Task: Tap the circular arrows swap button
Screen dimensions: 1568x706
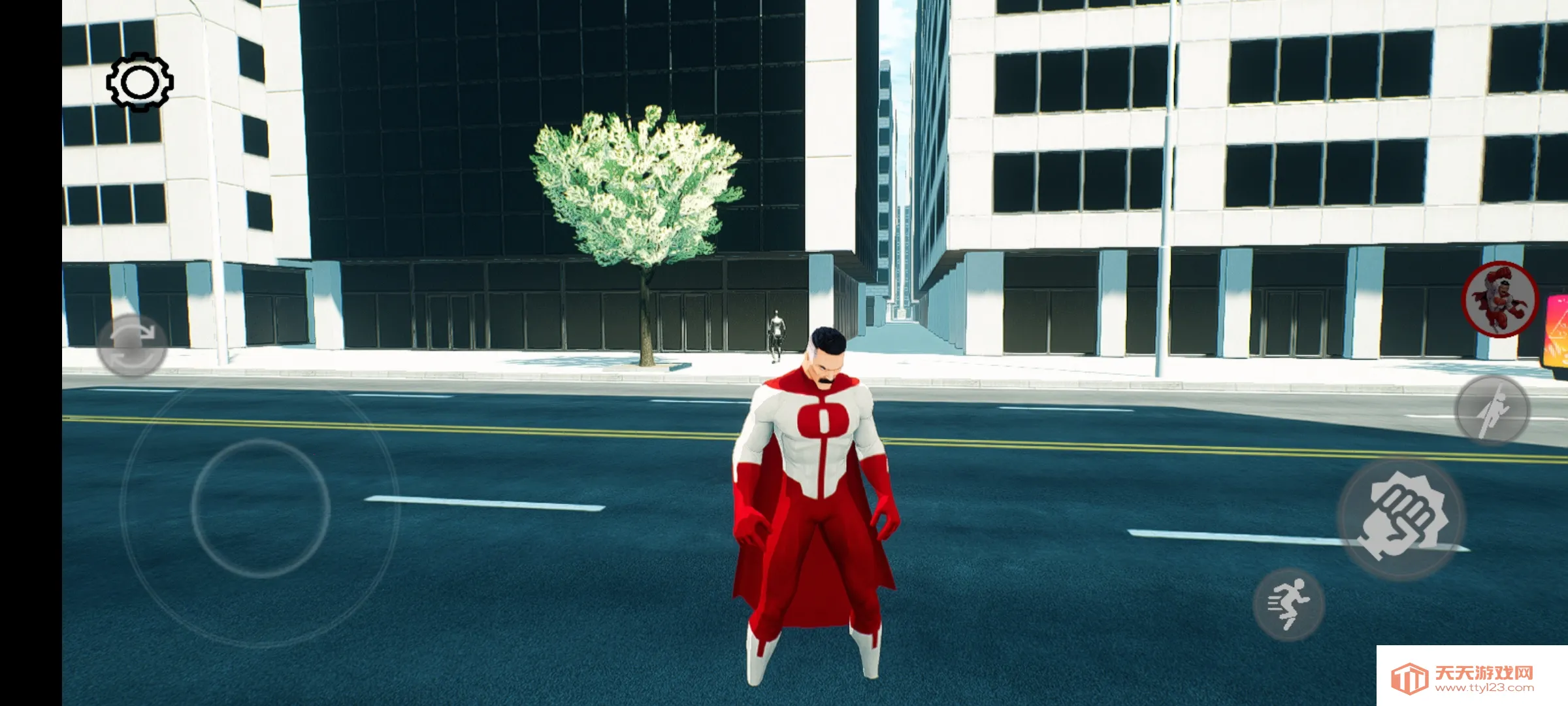Action: pos(132,345)
